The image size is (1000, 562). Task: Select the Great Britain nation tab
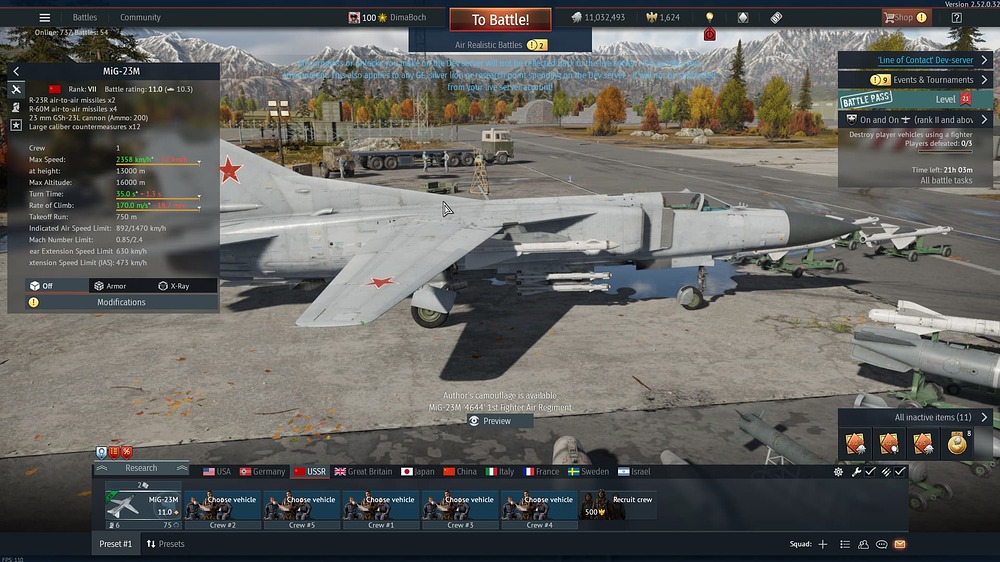click(363, 472)
